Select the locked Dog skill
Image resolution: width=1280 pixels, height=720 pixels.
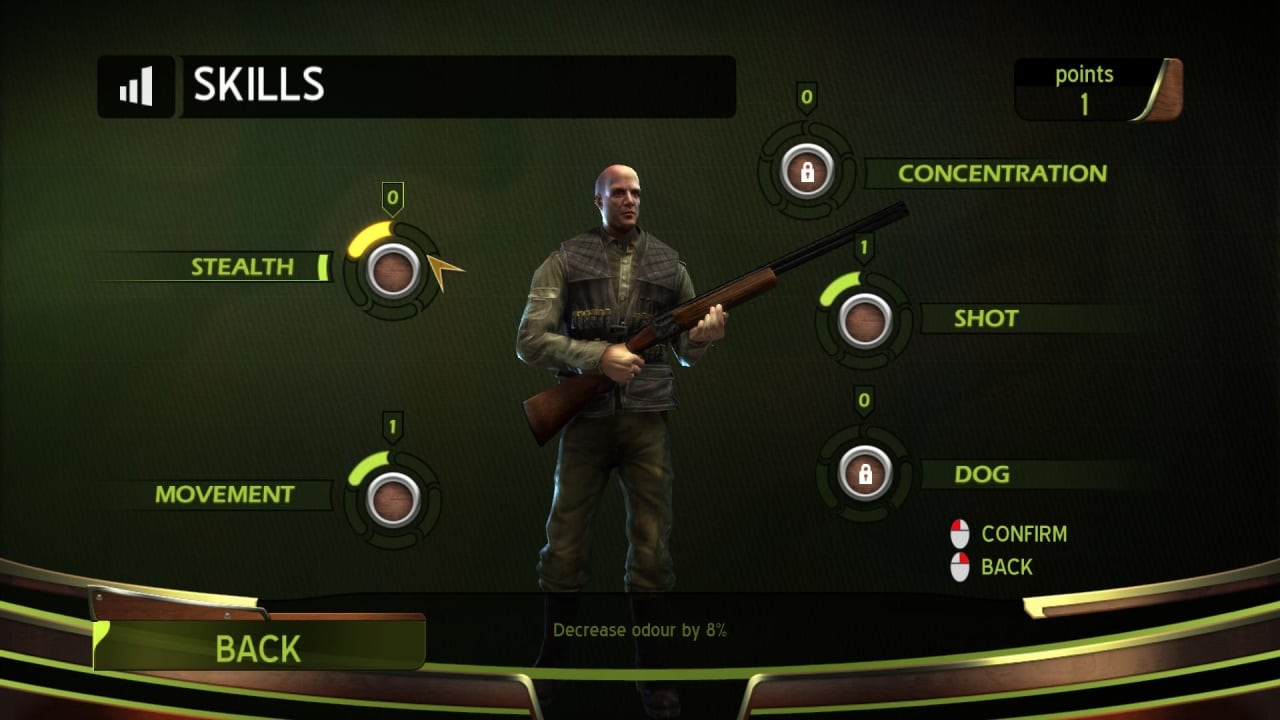coord(864,473)
